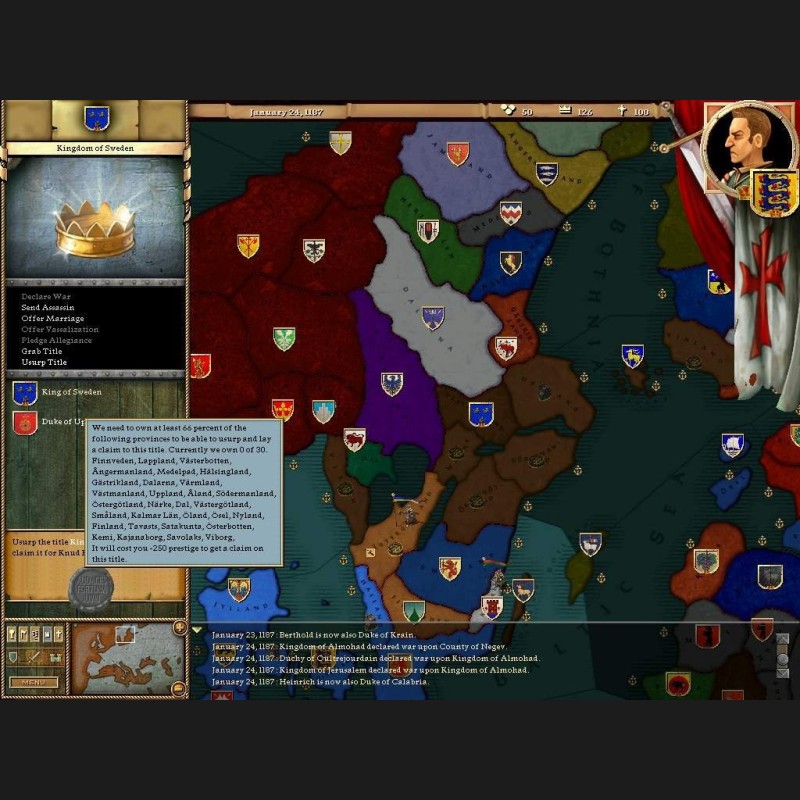Select the green castle icon in the toolbar
Screen dimensions: 800x800
(x=54, y=657)
